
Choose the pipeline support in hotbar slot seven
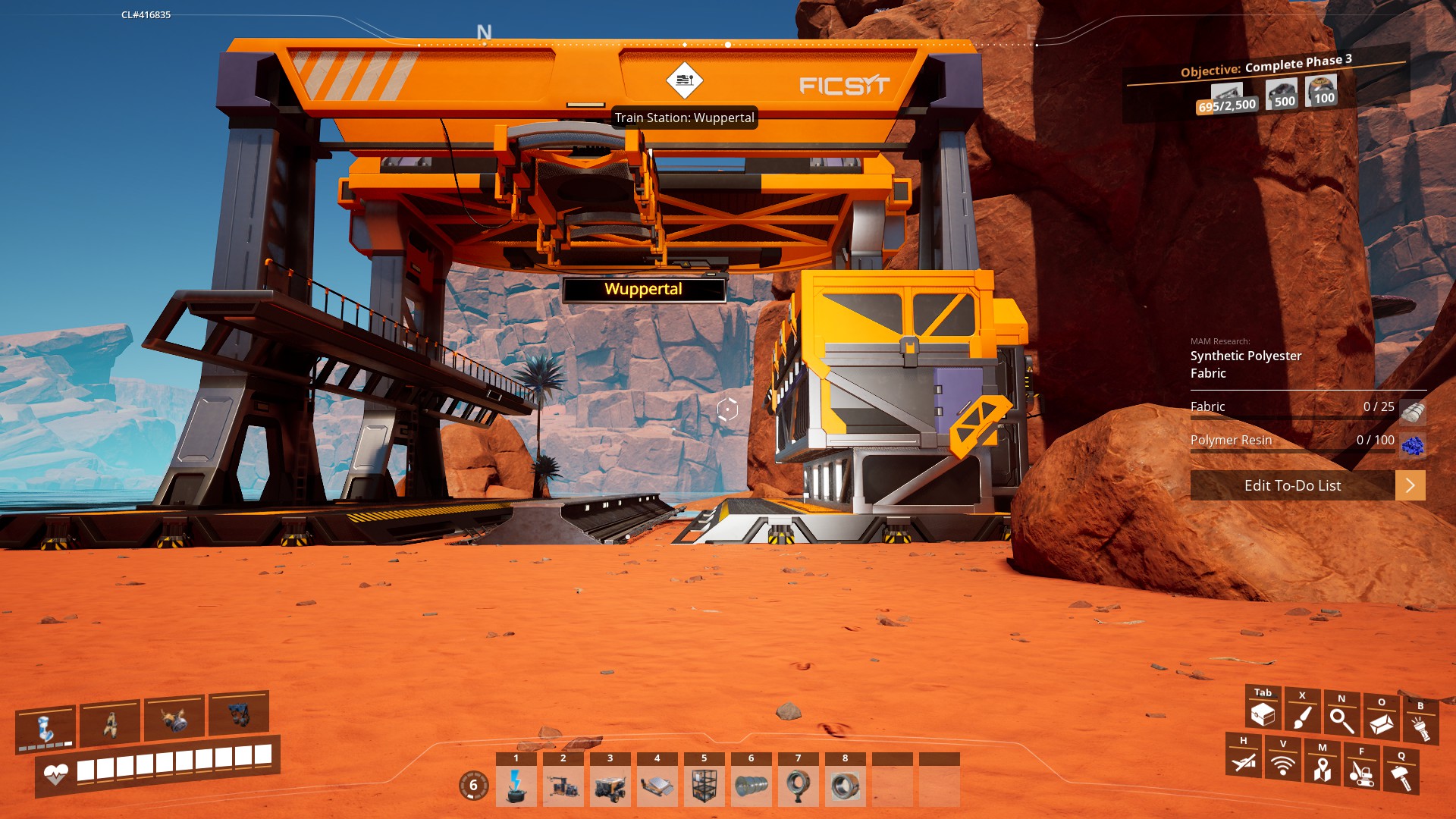pos(799,786)
